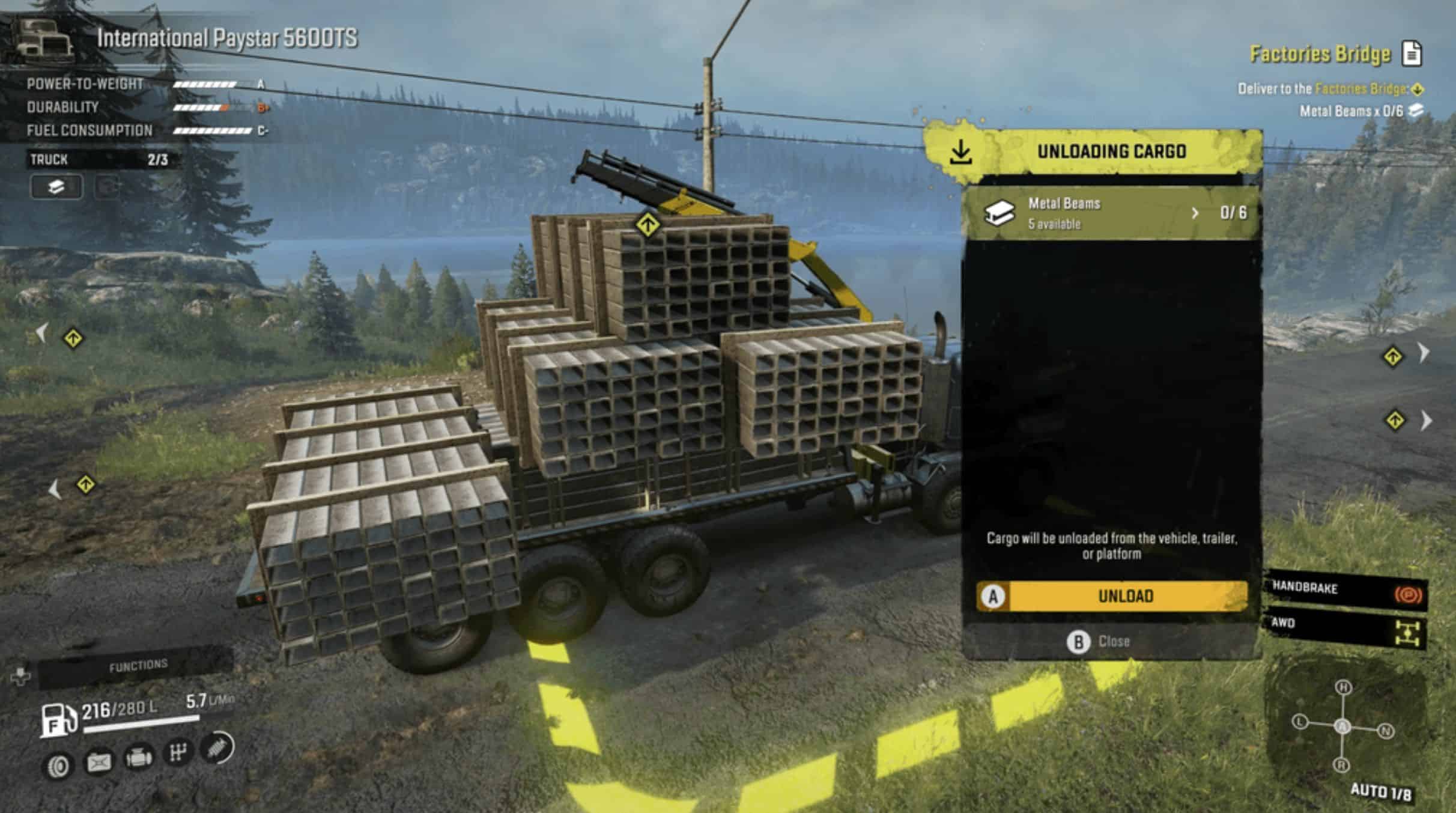Check the tire damage status icon
This screenshot has width=1456, height=813.
click(58, 766)
